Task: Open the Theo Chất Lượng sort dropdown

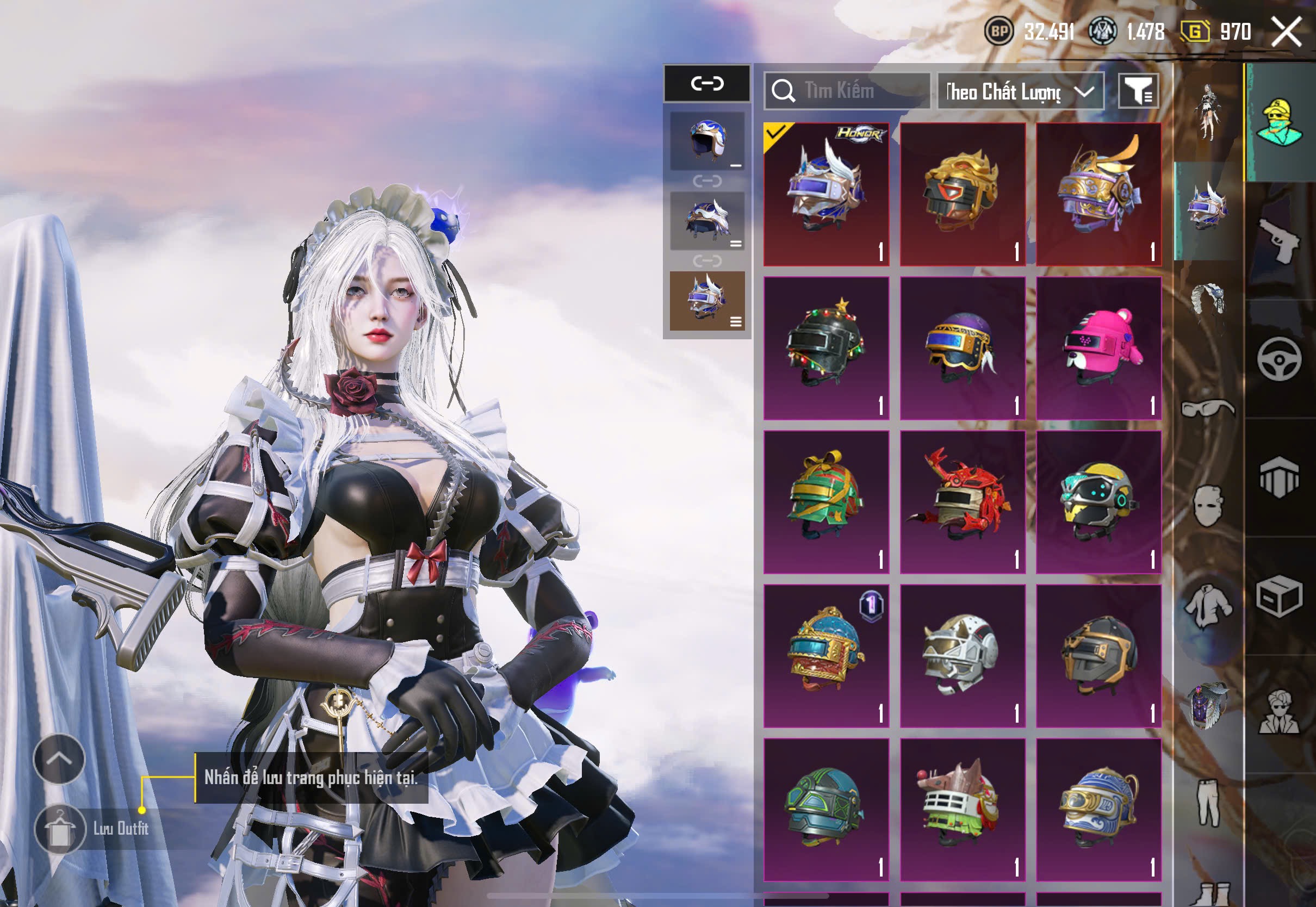Action: click(1020, 91)
